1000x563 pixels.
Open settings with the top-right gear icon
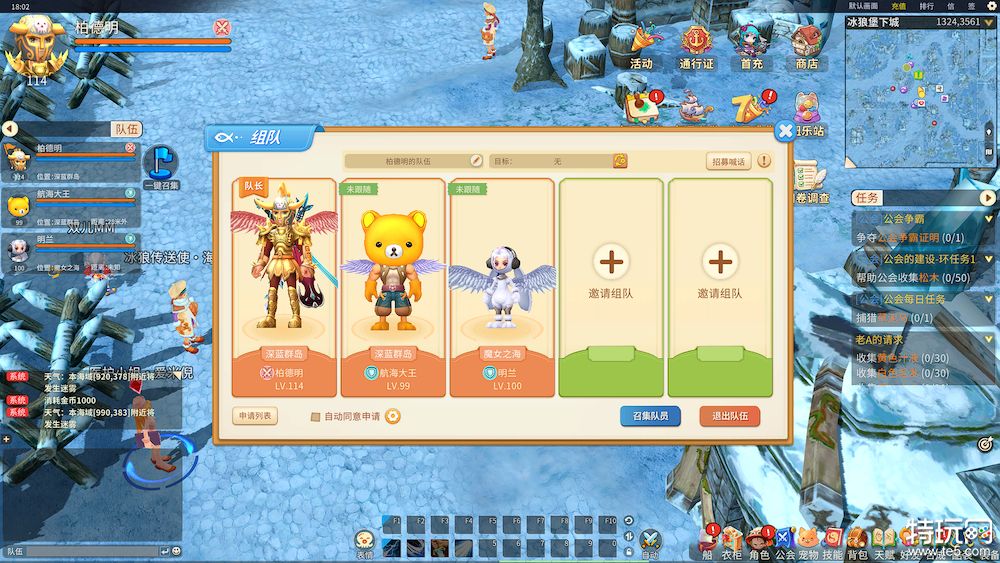pyautogui.click(x=992, y=6)
